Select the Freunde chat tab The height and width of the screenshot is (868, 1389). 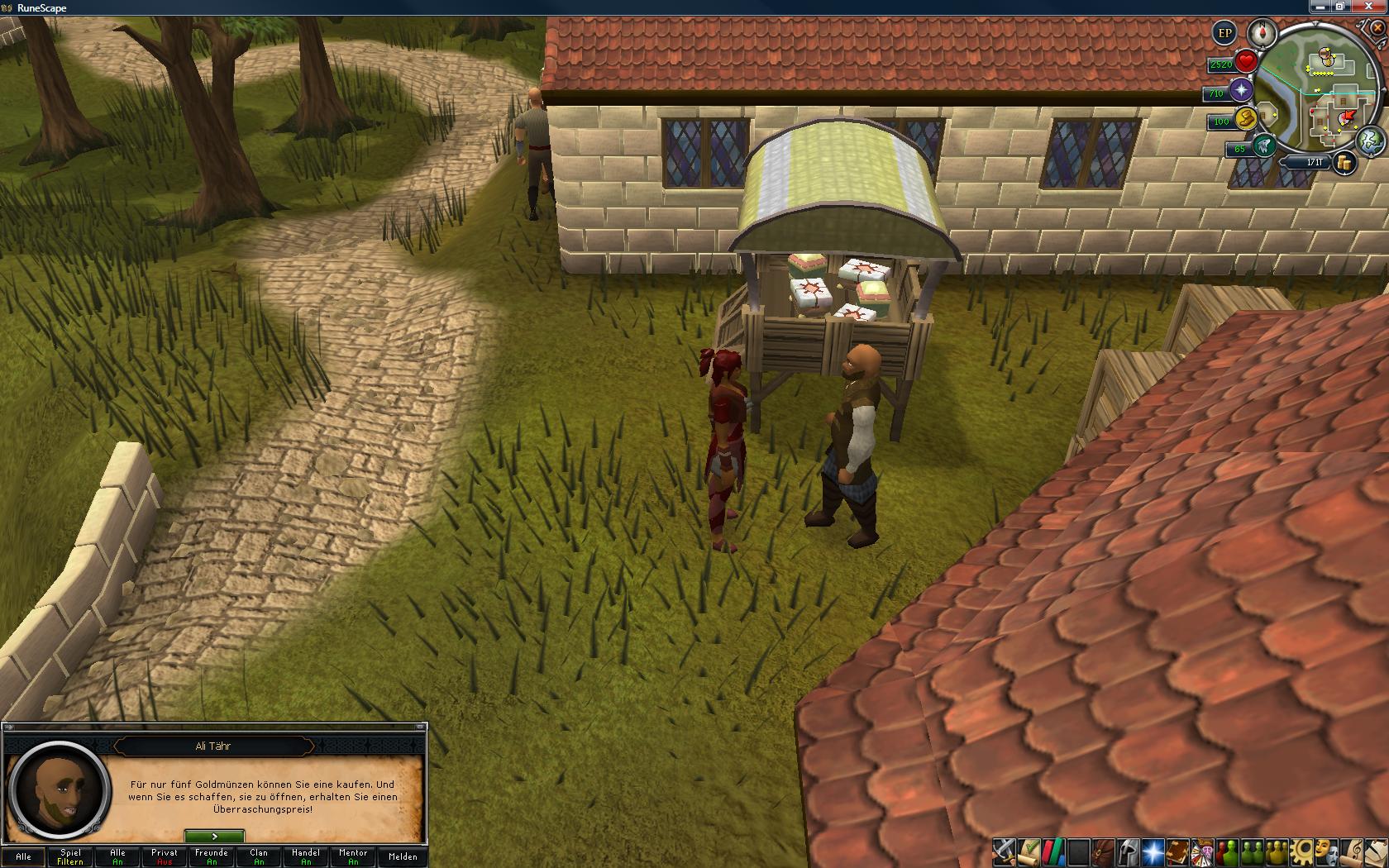212,856
